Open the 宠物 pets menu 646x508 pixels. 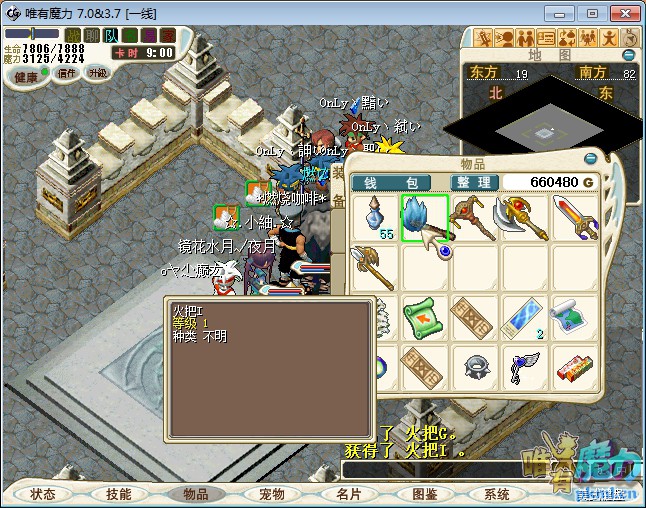coord(271,495)
